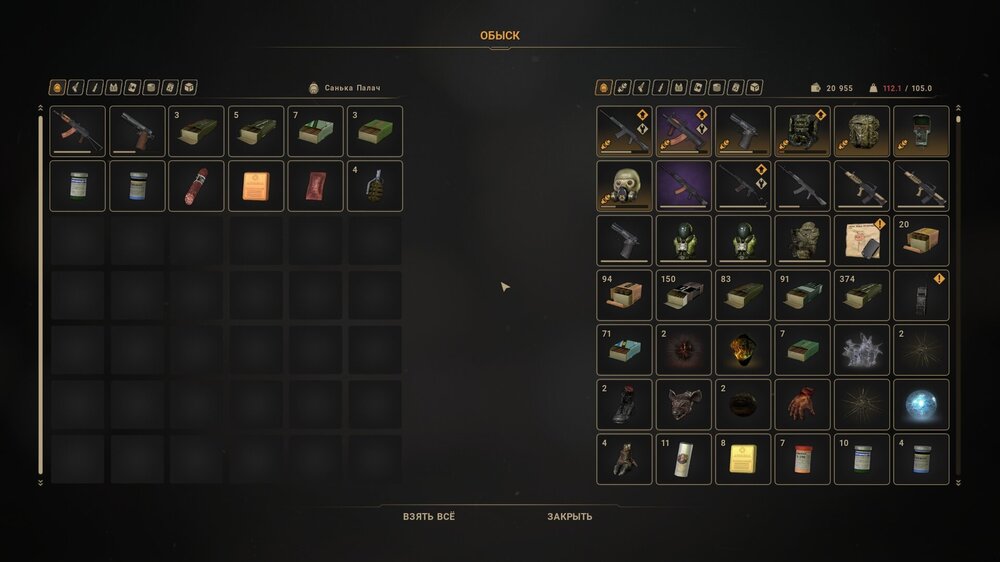Select the glowing blue orb artifact
The height and width of the screenshot is (562, 1000).
(x=921, y=404)
